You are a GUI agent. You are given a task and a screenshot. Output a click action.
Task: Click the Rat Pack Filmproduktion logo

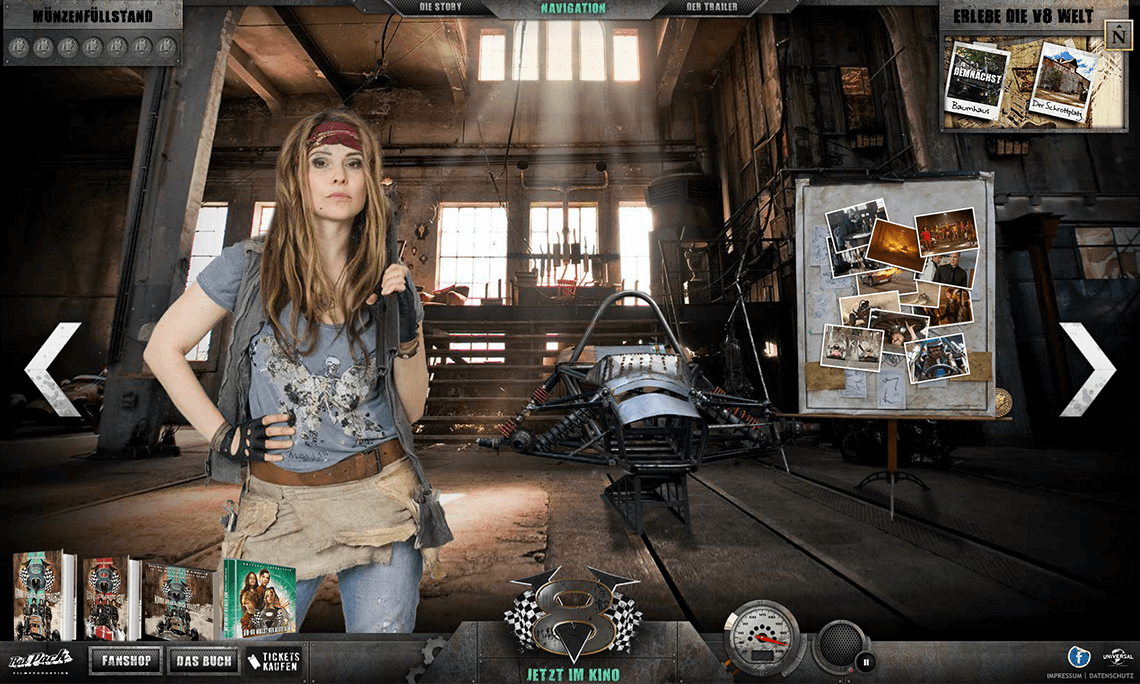pos(40,659)
